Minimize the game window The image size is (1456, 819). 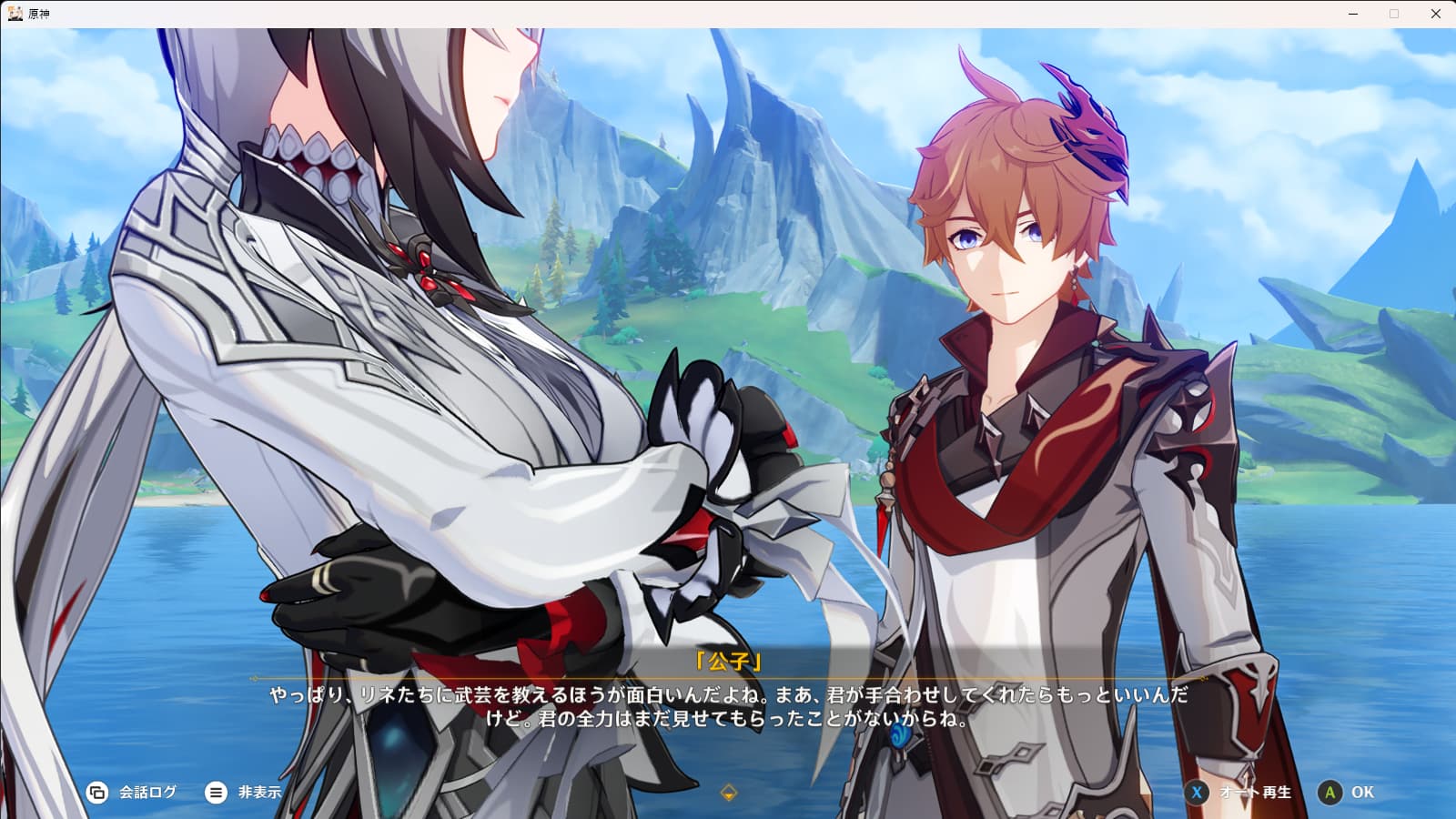click(x=1353, y=14)
